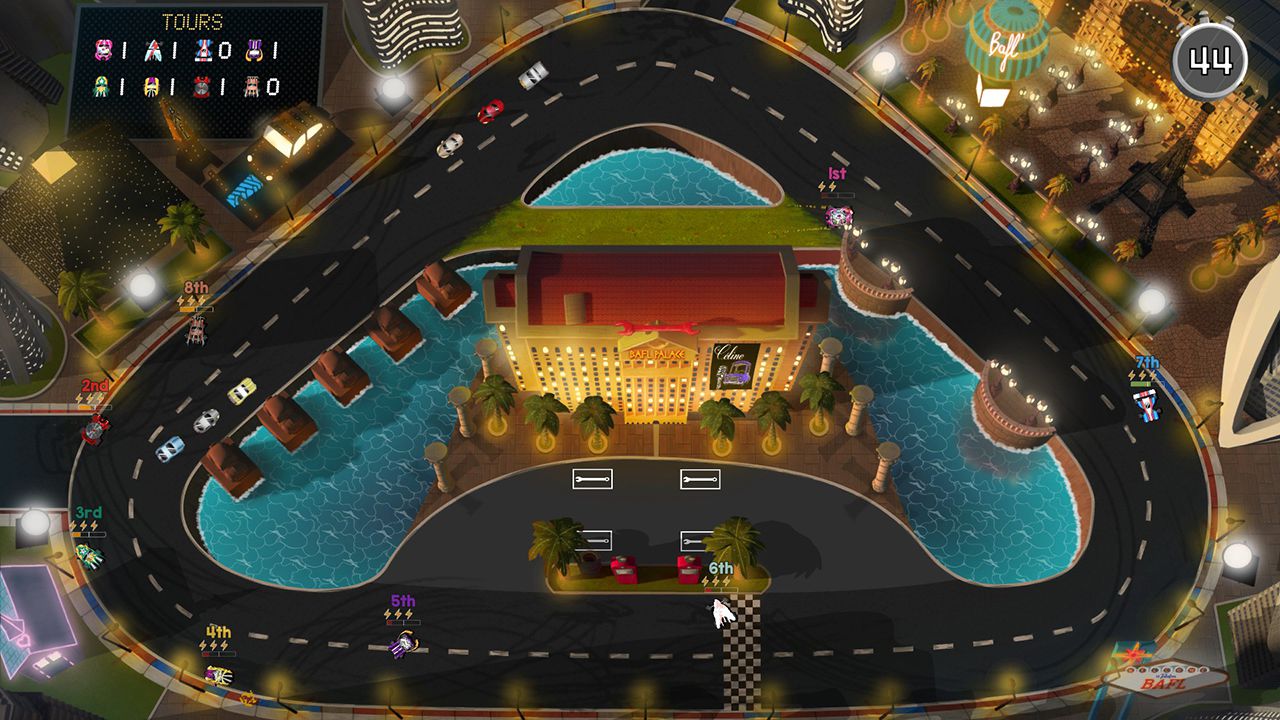Select the pink car icon on the TOURS scoreboard
The image size is (1280, 720).
tap(103, 48)
